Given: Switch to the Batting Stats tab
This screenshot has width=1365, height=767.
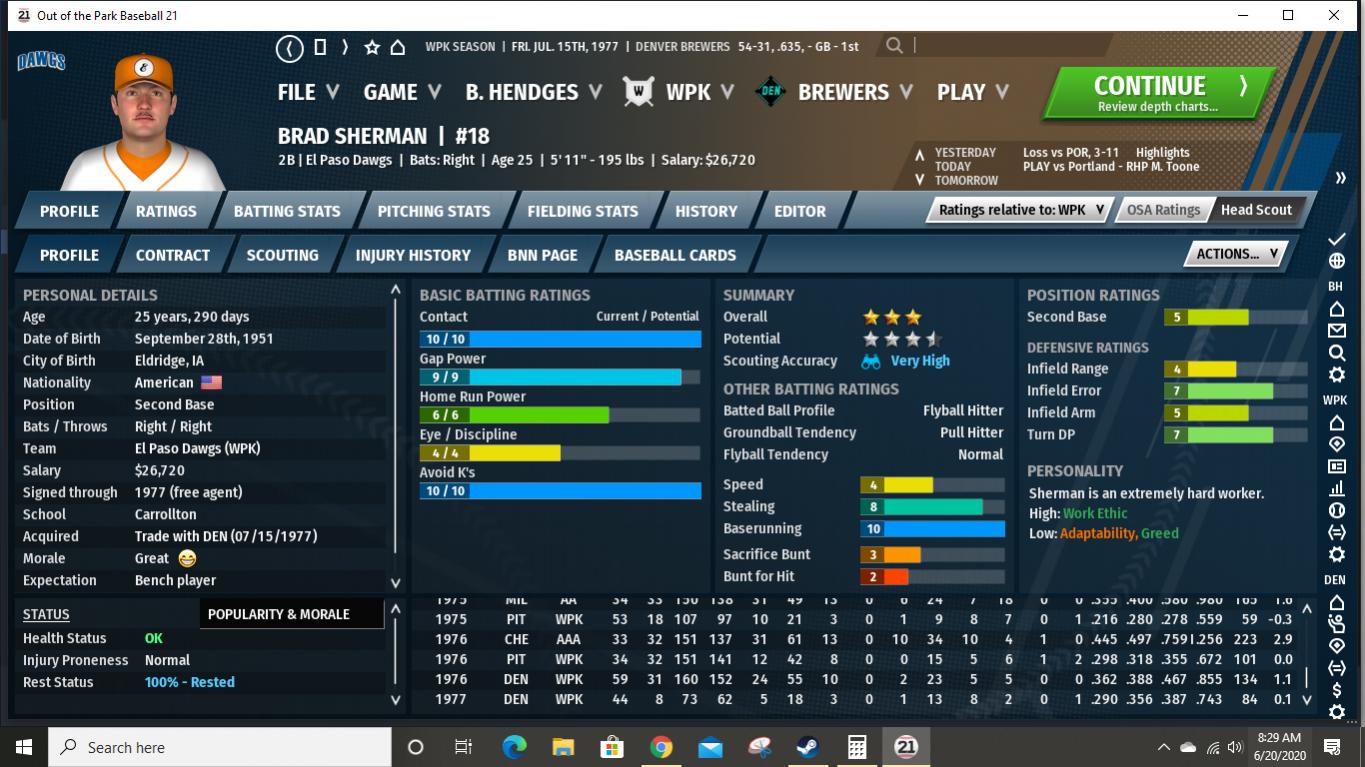Looking at the screenshot, I should click(287, 210).
